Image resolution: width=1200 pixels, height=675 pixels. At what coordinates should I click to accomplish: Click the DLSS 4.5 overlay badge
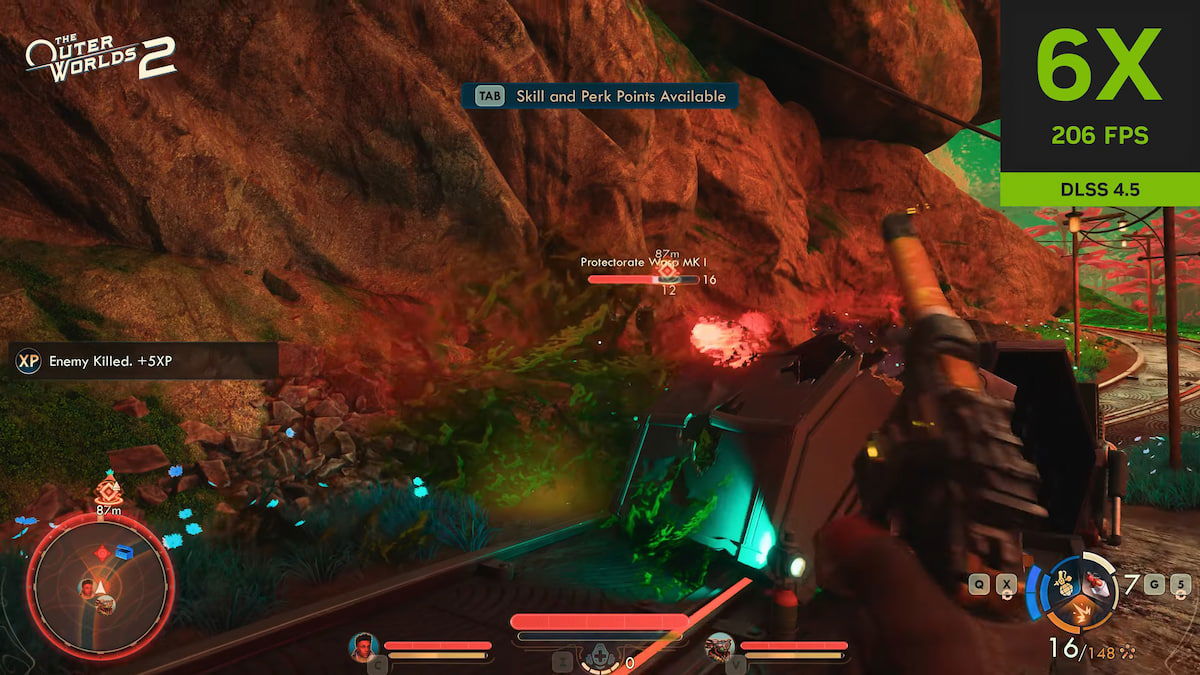(1099, 189)
